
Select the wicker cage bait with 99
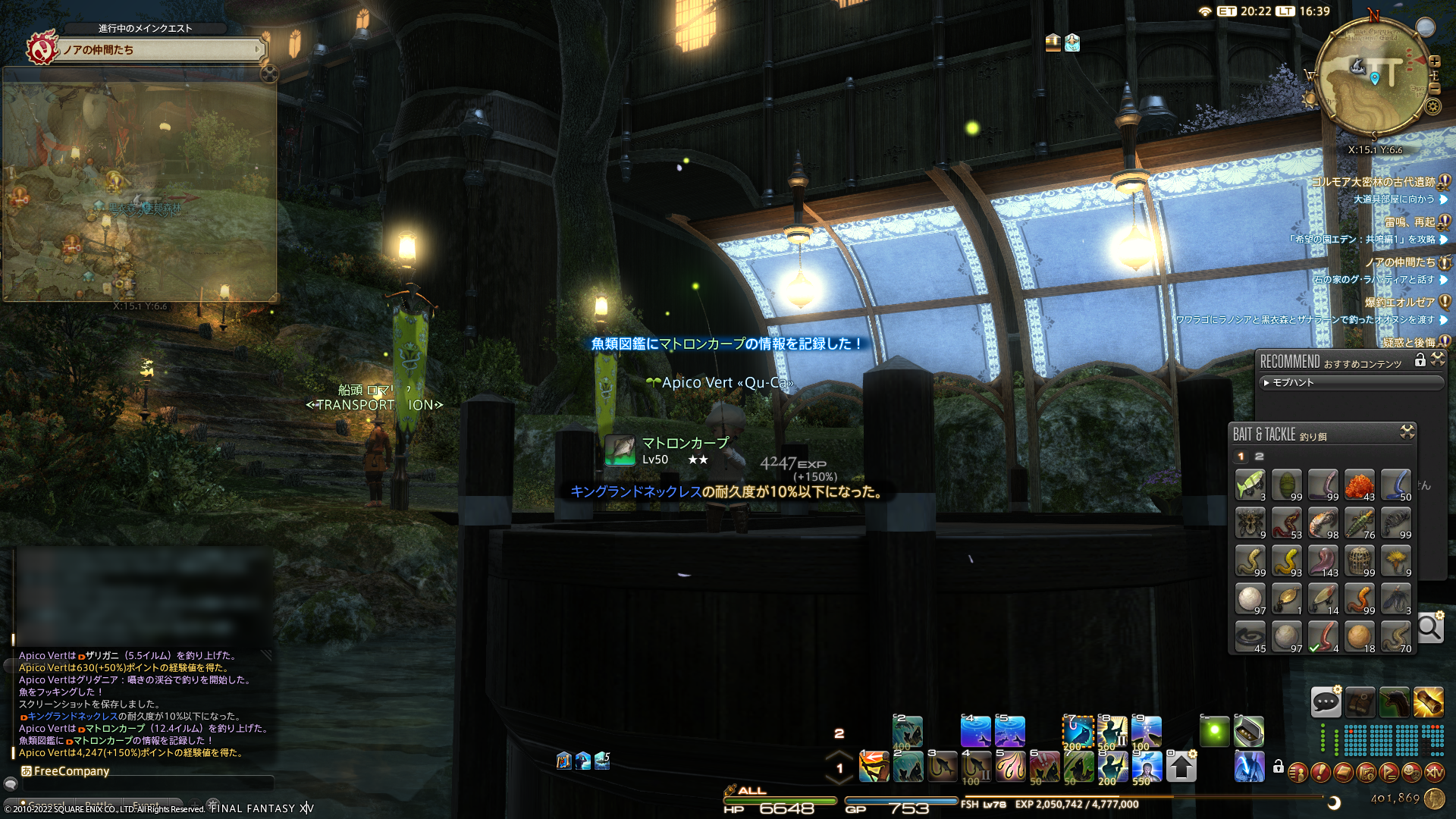click(x=1359, y=560)
